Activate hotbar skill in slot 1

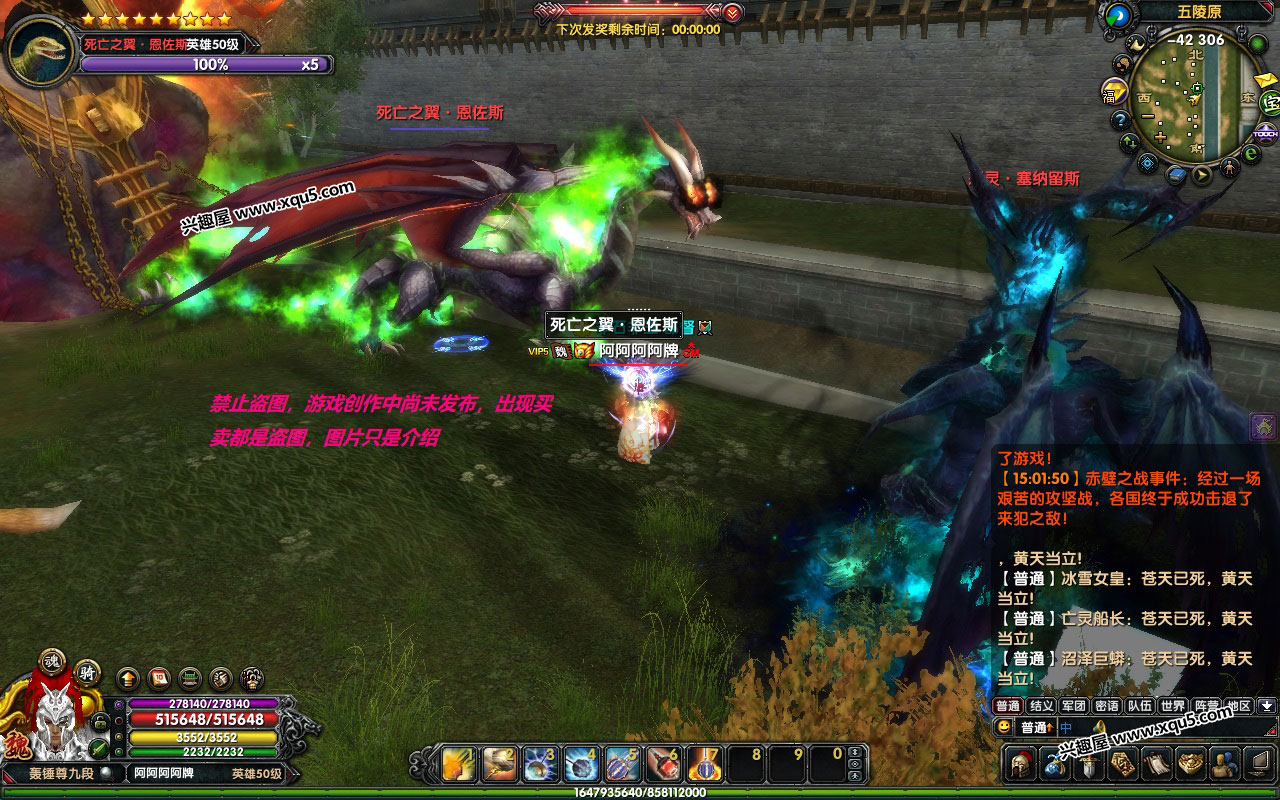pos(459,765)
